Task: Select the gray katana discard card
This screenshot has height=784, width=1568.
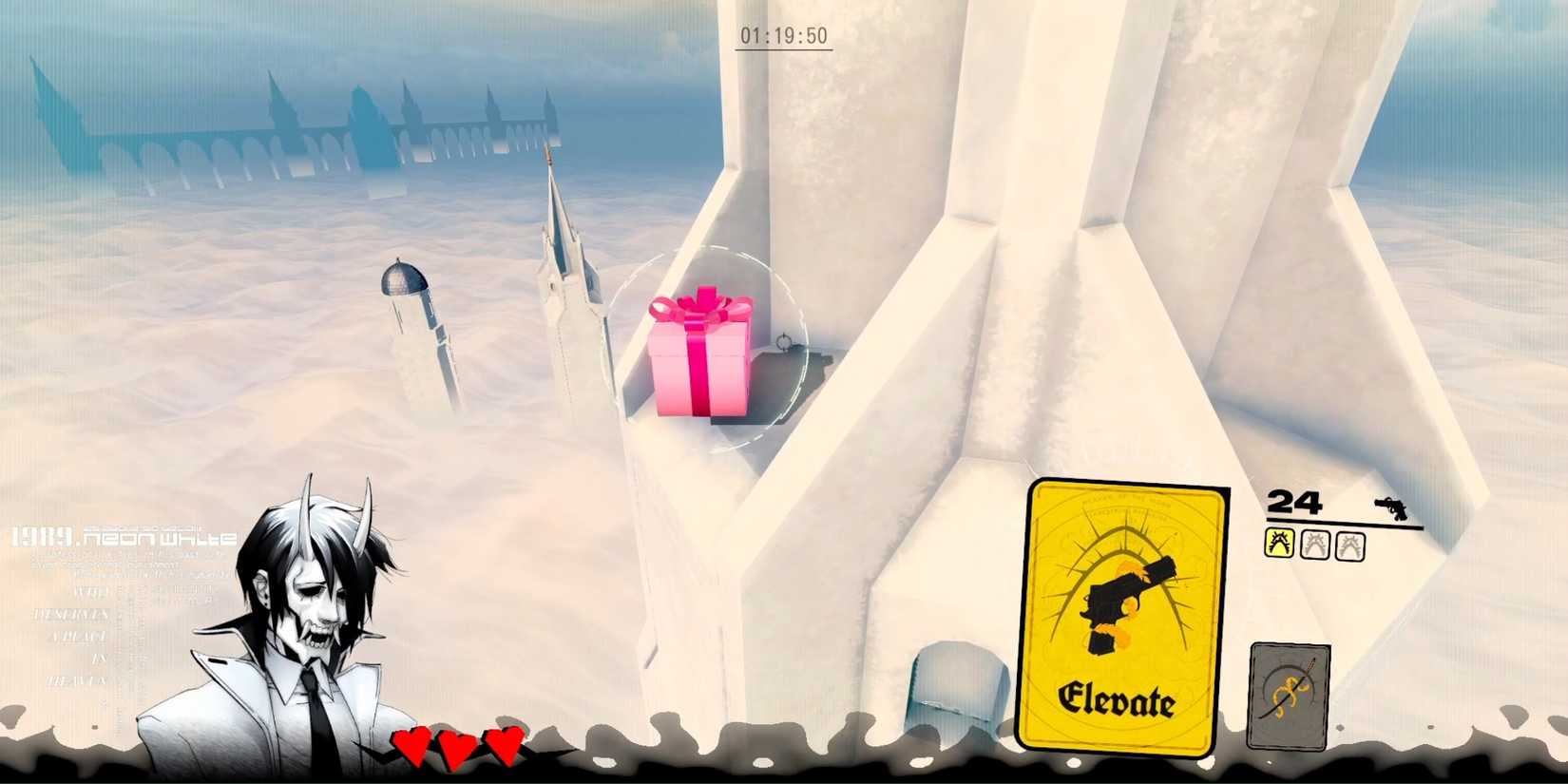Action: coord(1288,696)
